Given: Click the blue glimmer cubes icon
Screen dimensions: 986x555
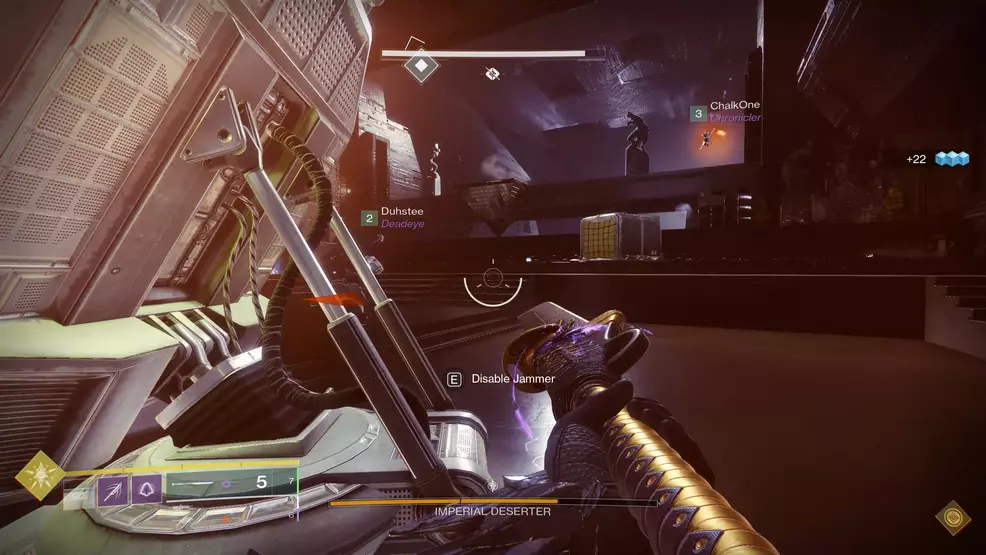Looking at the screenshot, I should click(953, 159).
